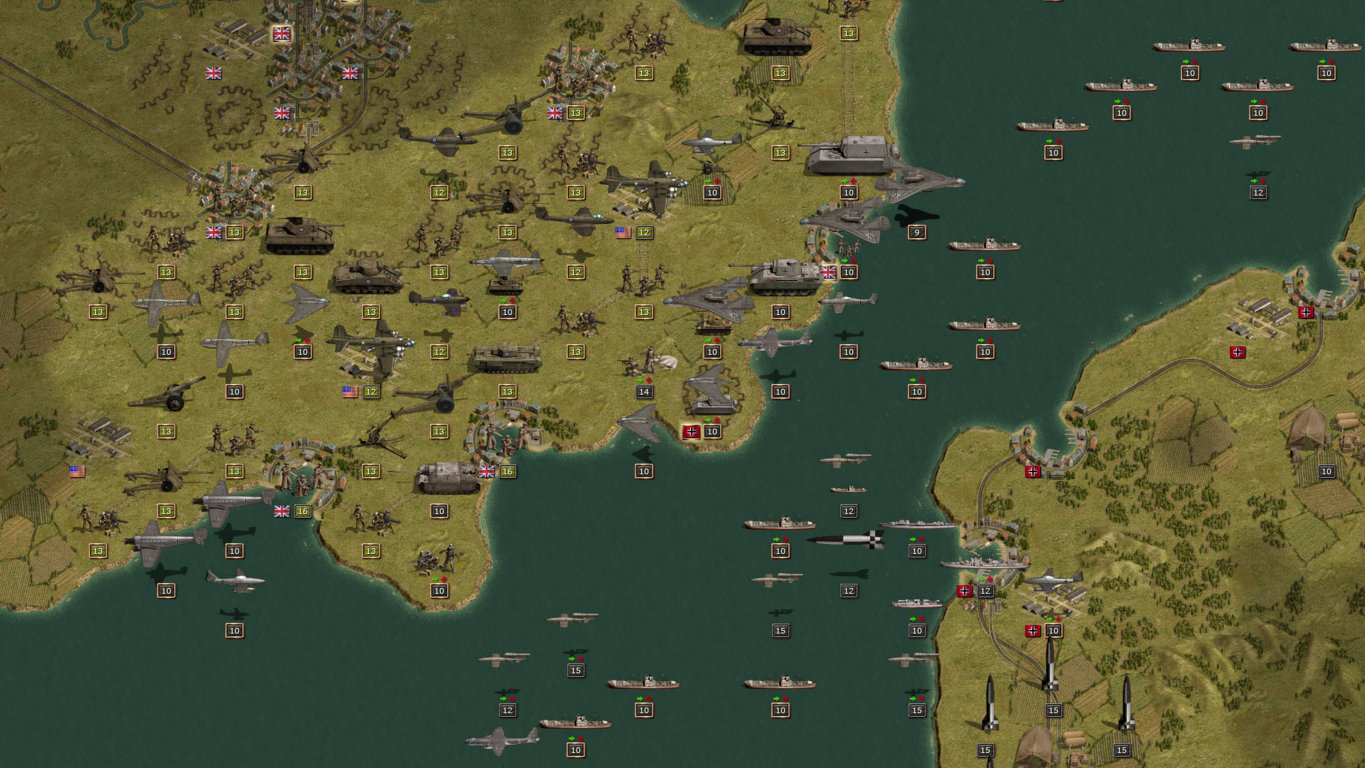
Task: Select the towed artillery piece near the railway
Action: [172, 395]
